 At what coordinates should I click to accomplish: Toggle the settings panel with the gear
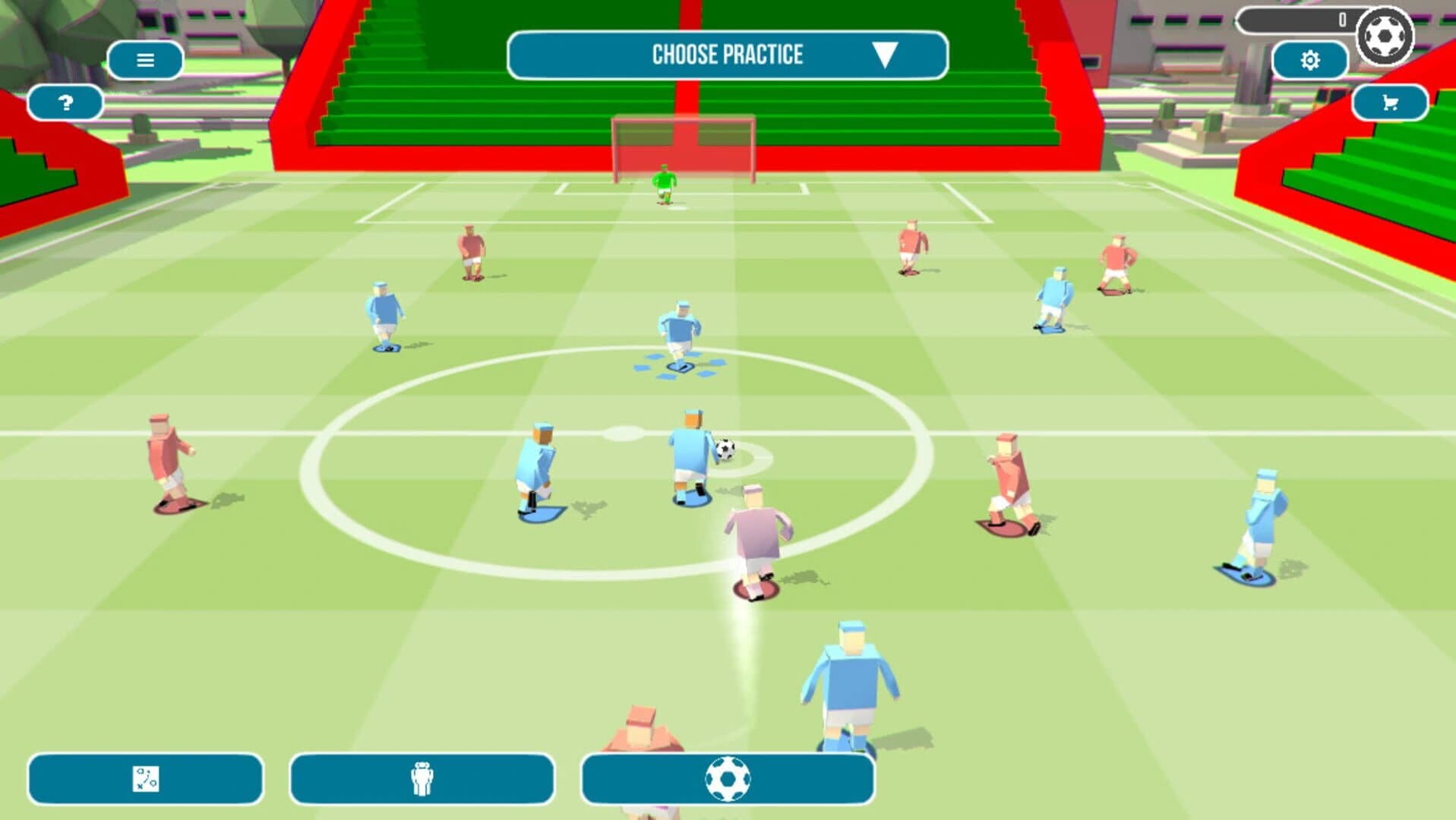(x=1310, y=58)
